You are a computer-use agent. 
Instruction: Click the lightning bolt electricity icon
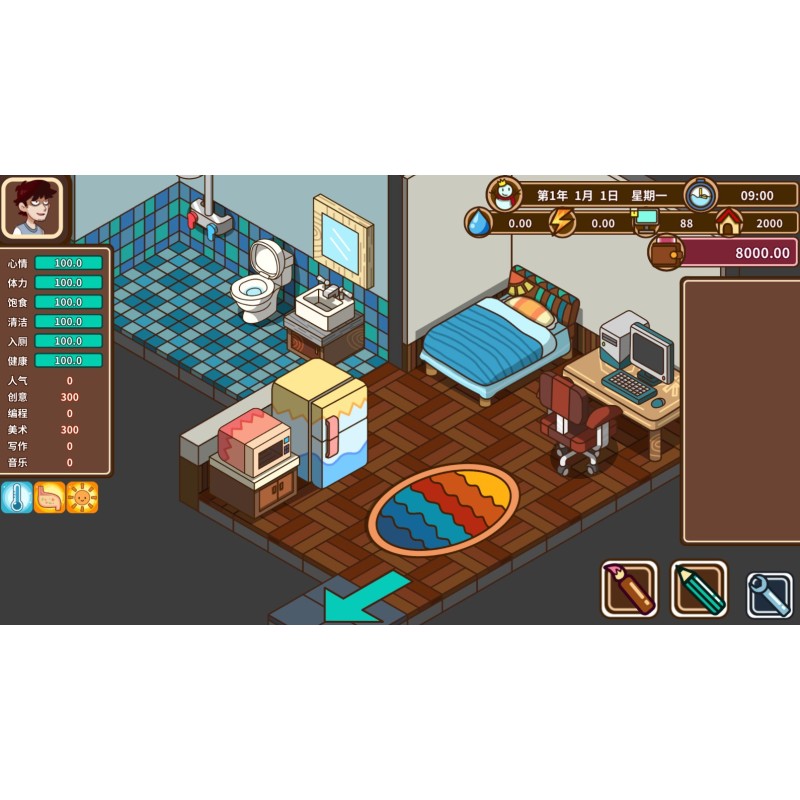coord(562,222)
